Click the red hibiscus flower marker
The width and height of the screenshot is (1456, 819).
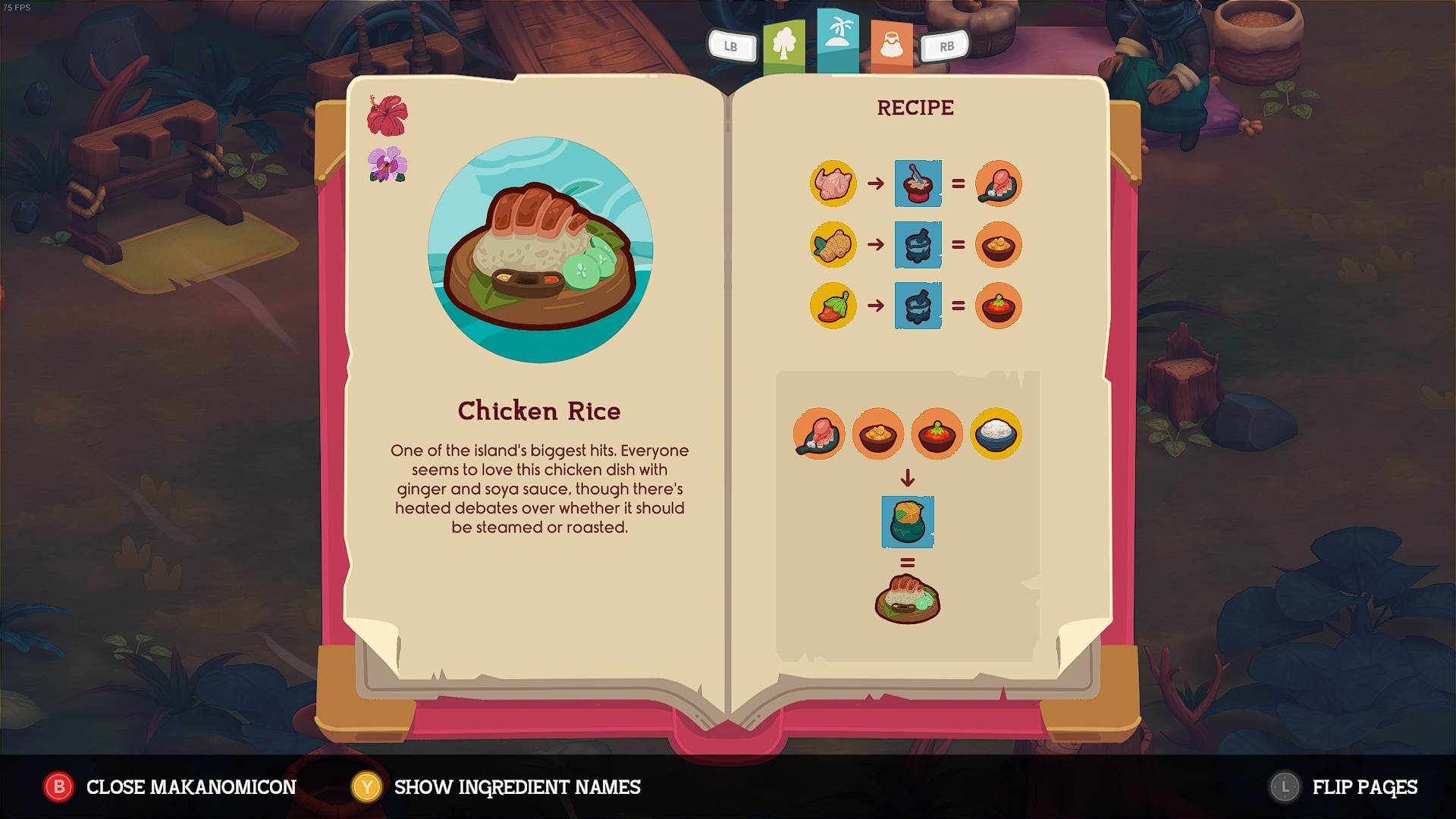pos(388,115)
